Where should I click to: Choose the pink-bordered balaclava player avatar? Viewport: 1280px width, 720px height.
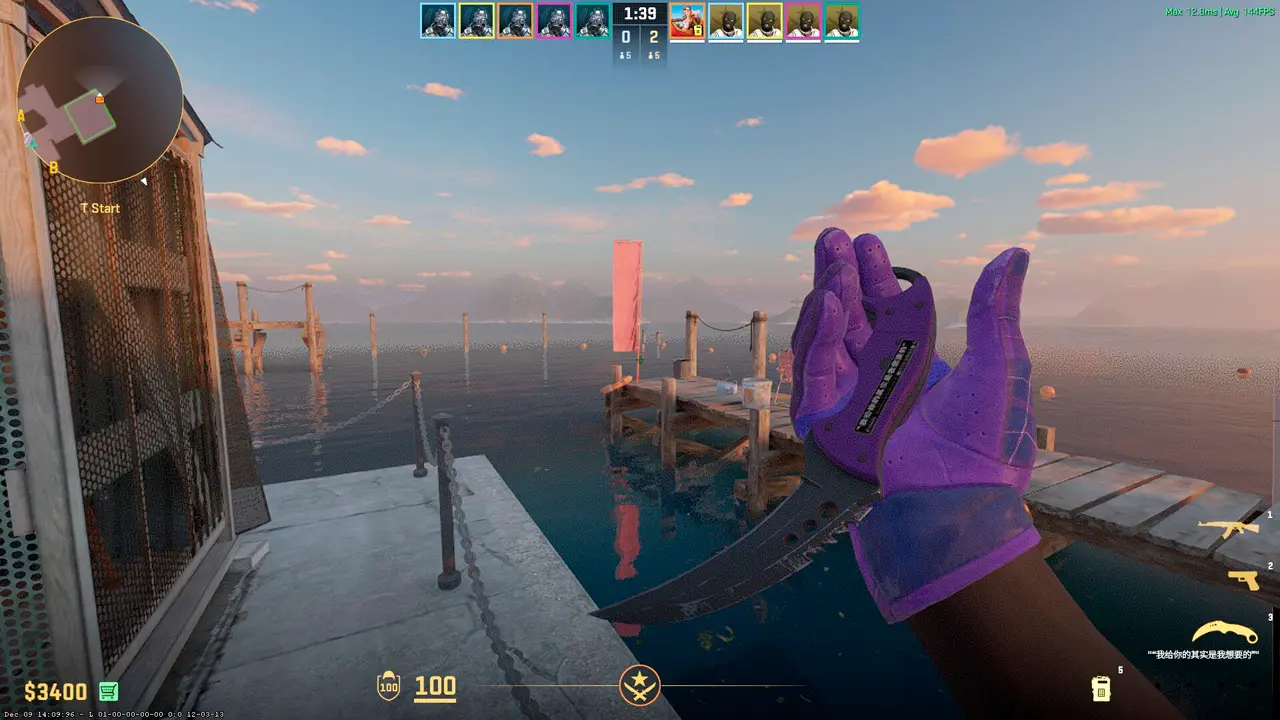pyautogui.click(x=803, y=21)
